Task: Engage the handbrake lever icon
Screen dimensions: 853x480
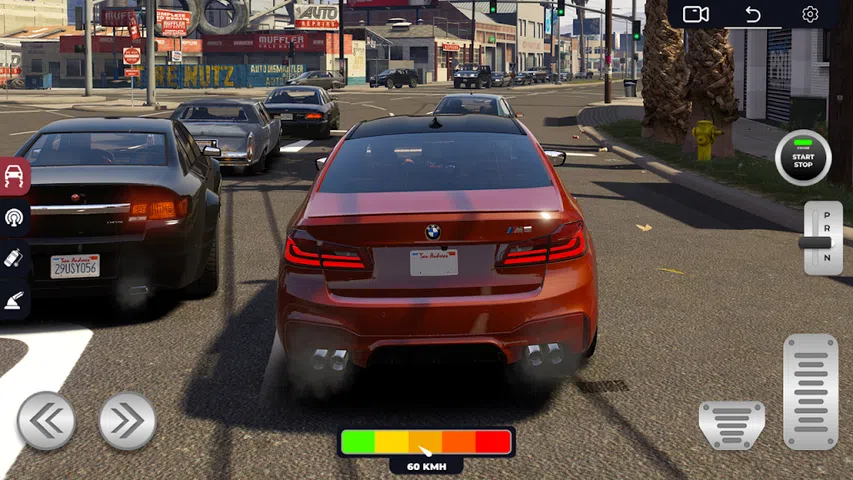Action: (14, 299)
